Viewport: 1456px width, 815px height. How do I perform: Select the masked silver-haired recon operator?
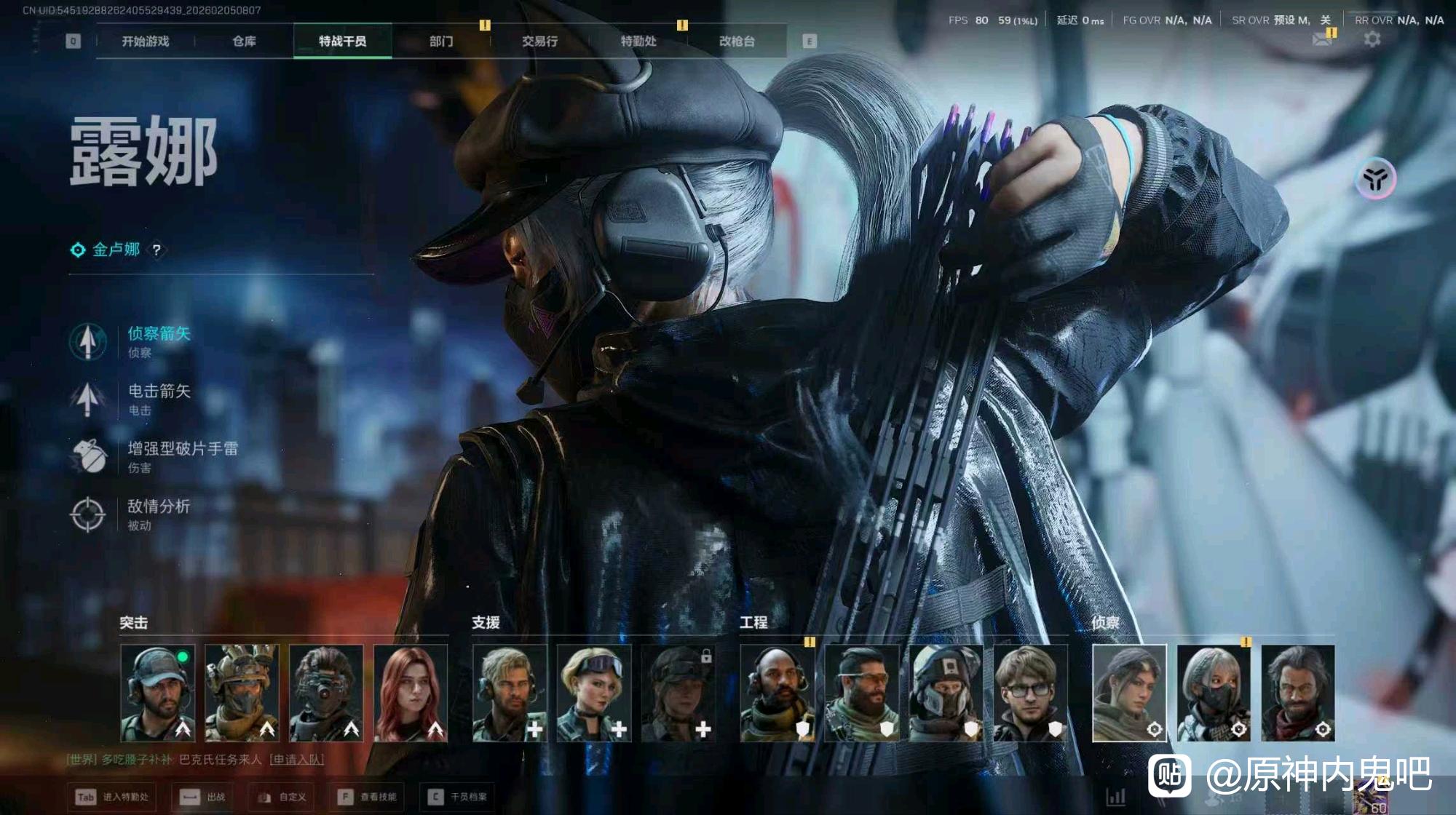(x=1214, y=693)
